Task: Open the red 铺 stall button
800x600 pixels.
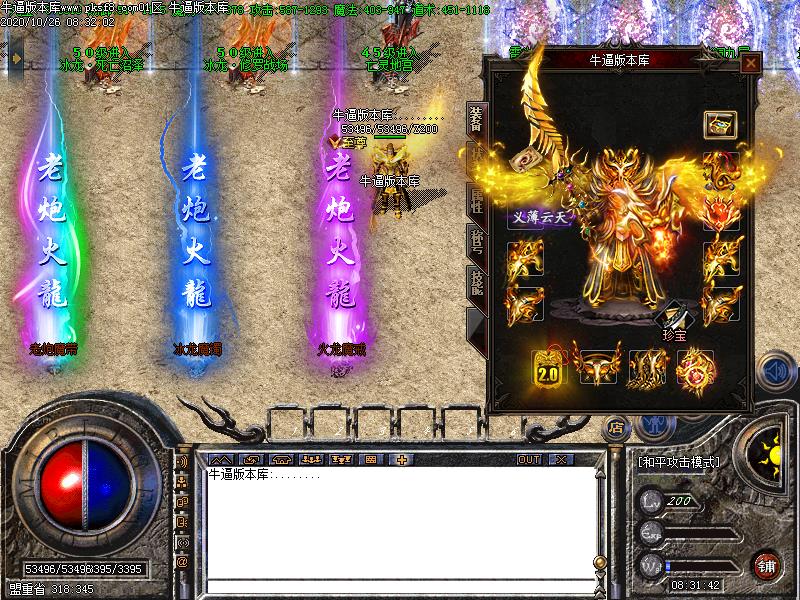Action: pos(767,565)
